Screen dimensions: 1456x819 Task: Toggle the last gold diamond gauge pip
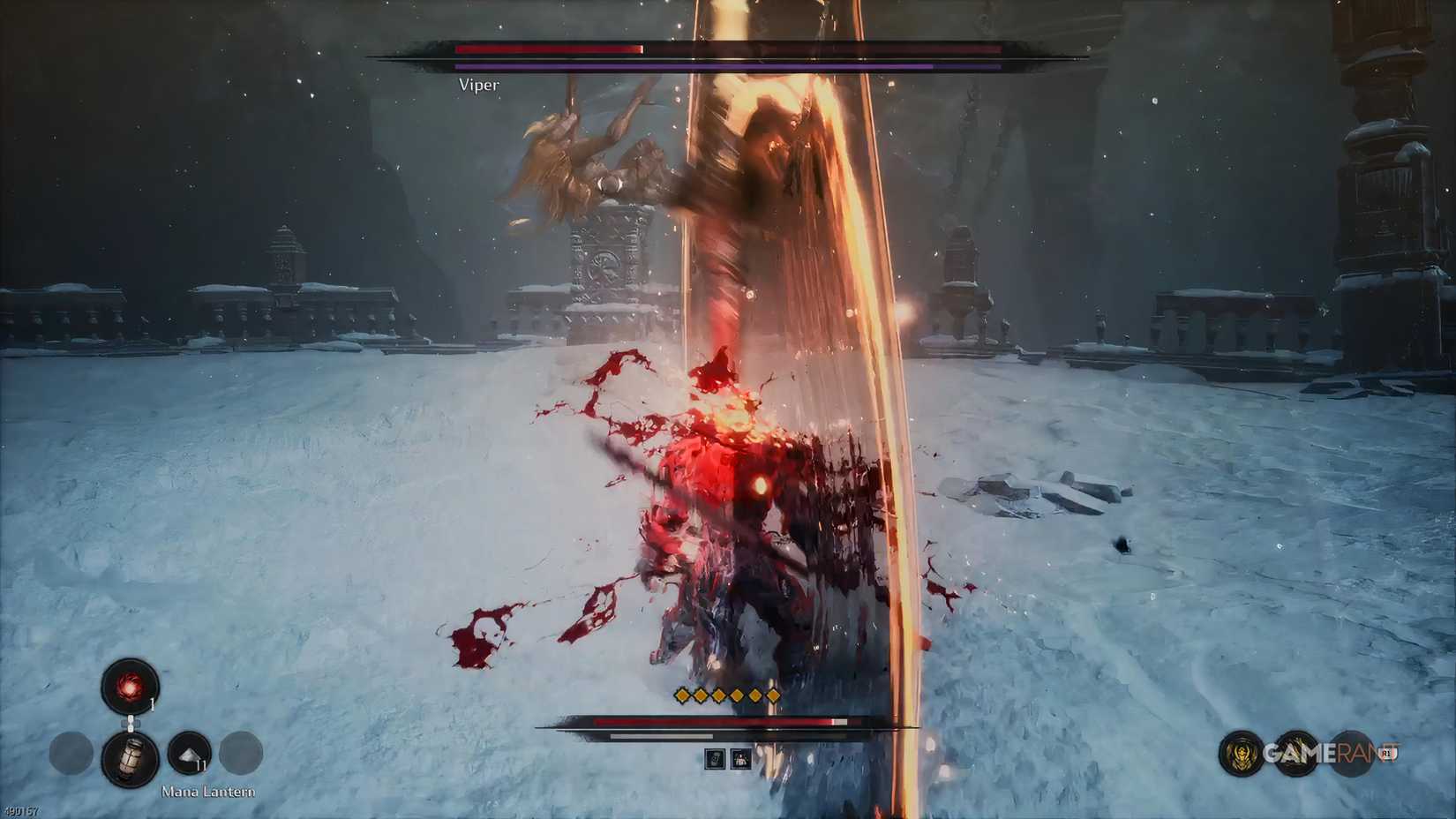pos(774,694)
